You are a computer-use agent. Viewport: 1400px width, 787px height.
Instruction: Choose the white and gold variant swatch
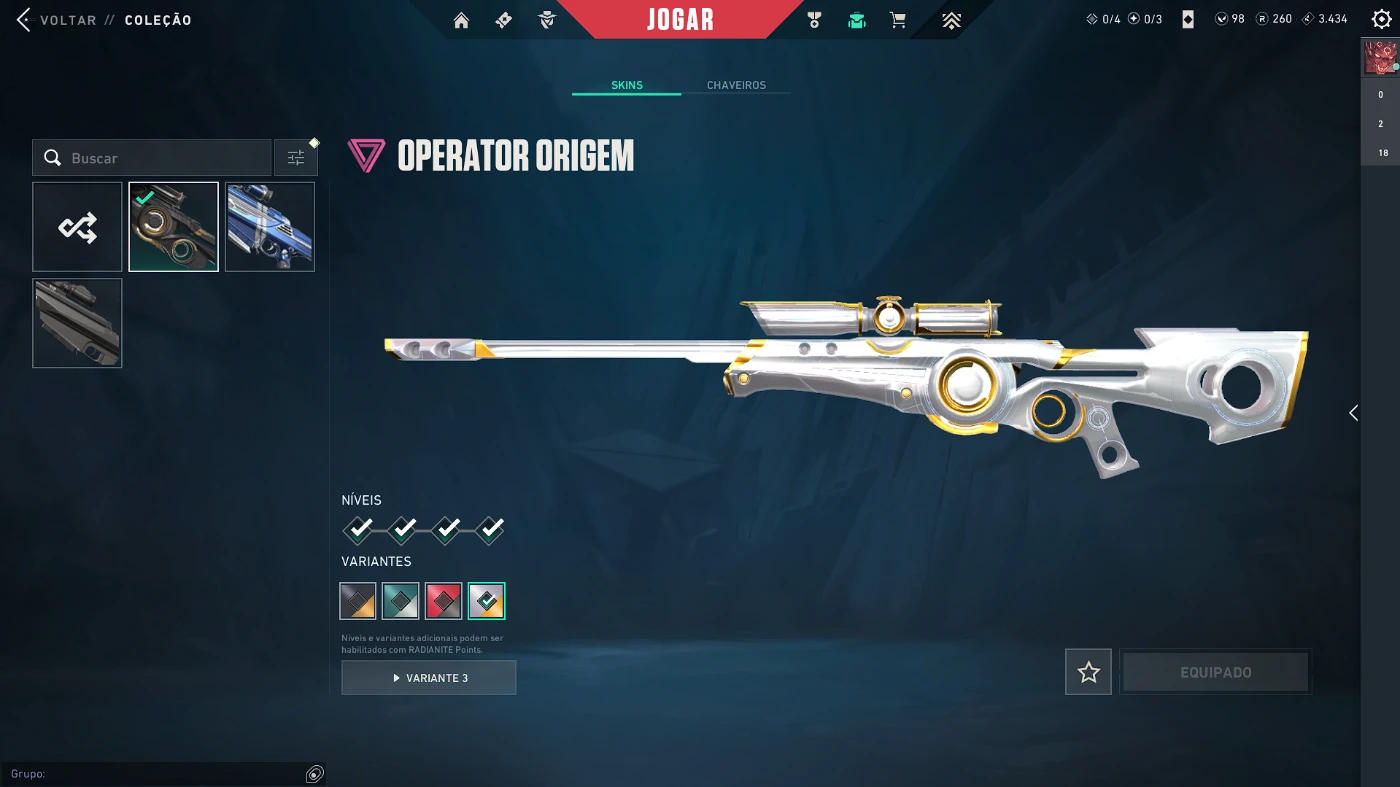487,601
